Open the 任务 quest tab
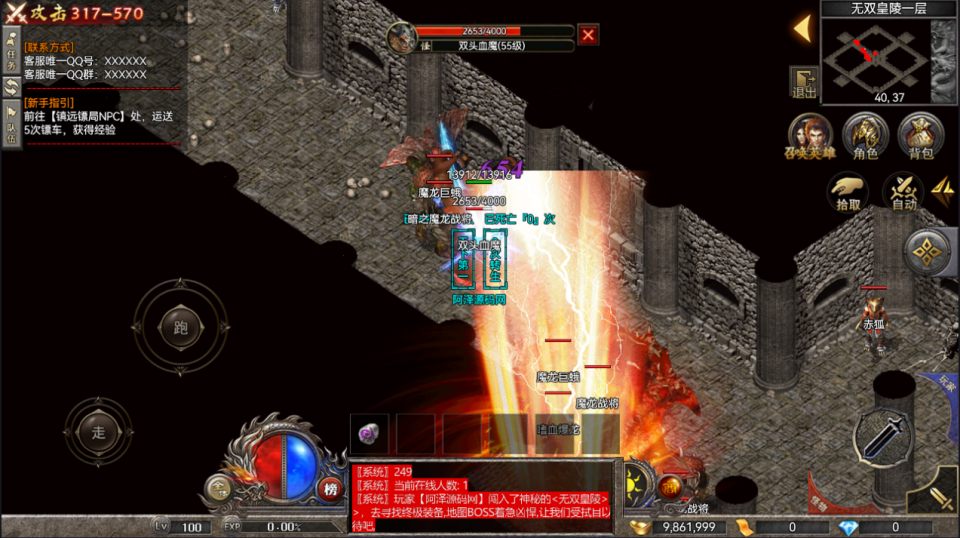 pos(11,52)
